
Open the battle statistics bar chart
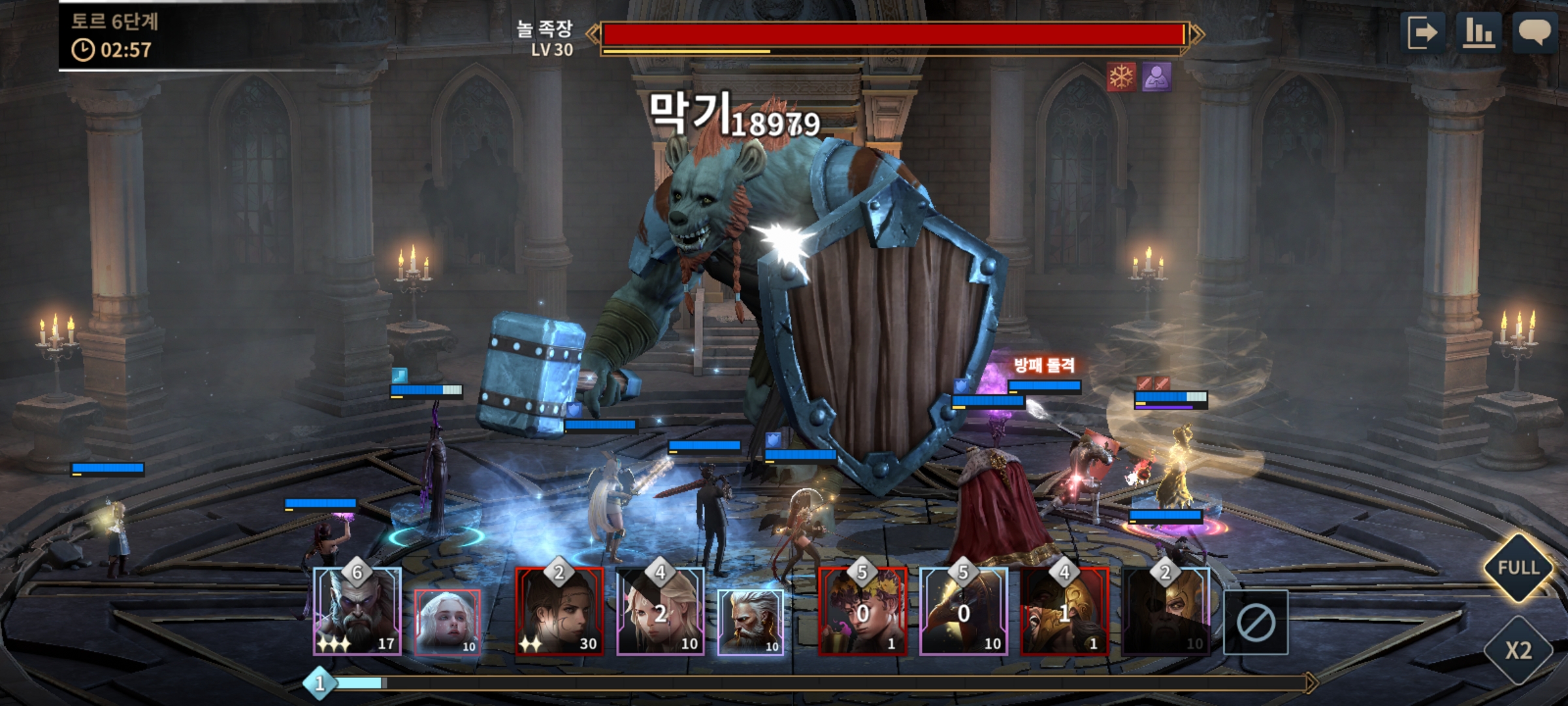pyautogui.click(x=1478, y=33)
